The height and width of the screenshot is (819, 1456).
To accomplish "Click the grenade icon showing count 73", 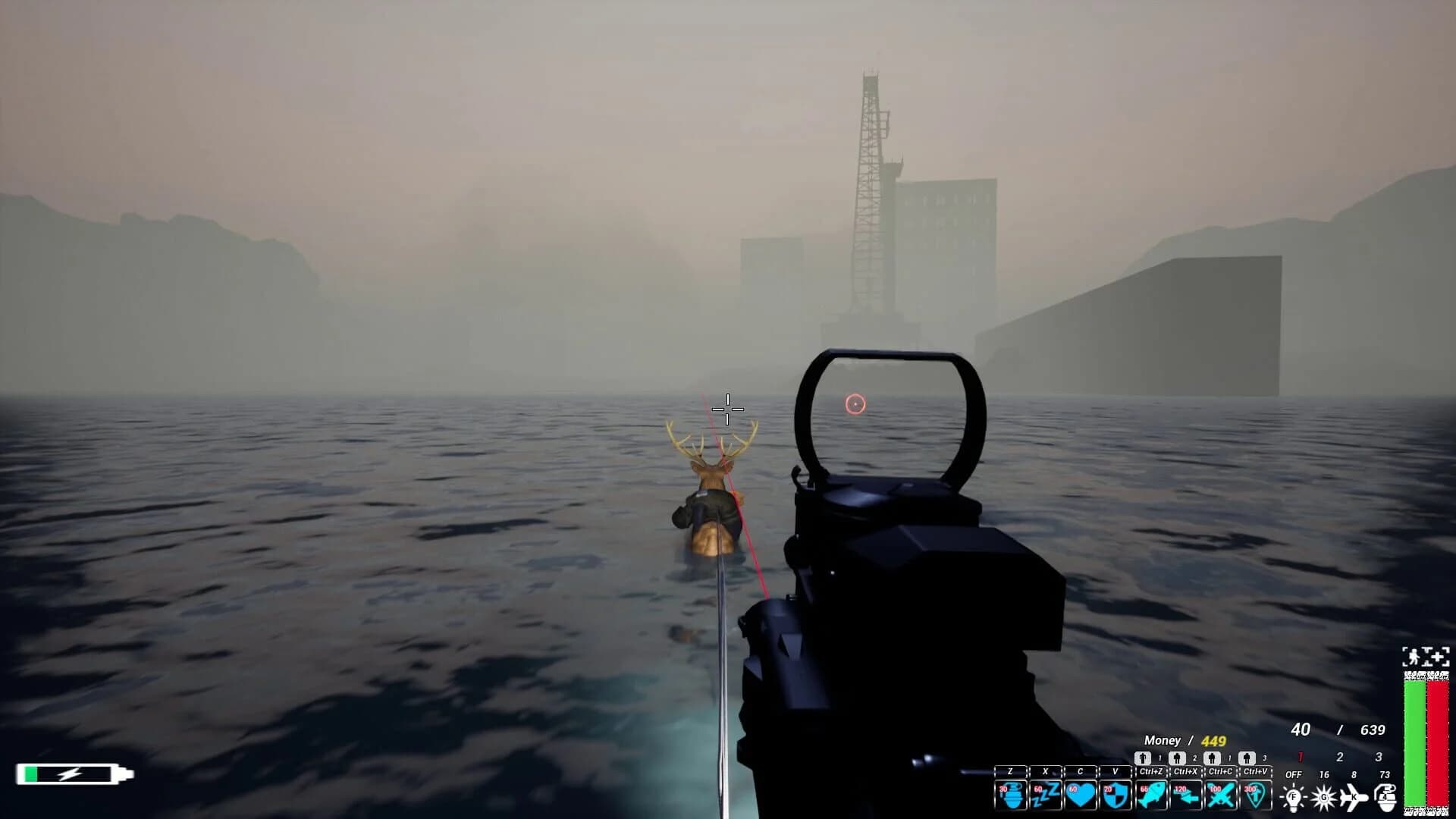I will (x=1386, y=797).
